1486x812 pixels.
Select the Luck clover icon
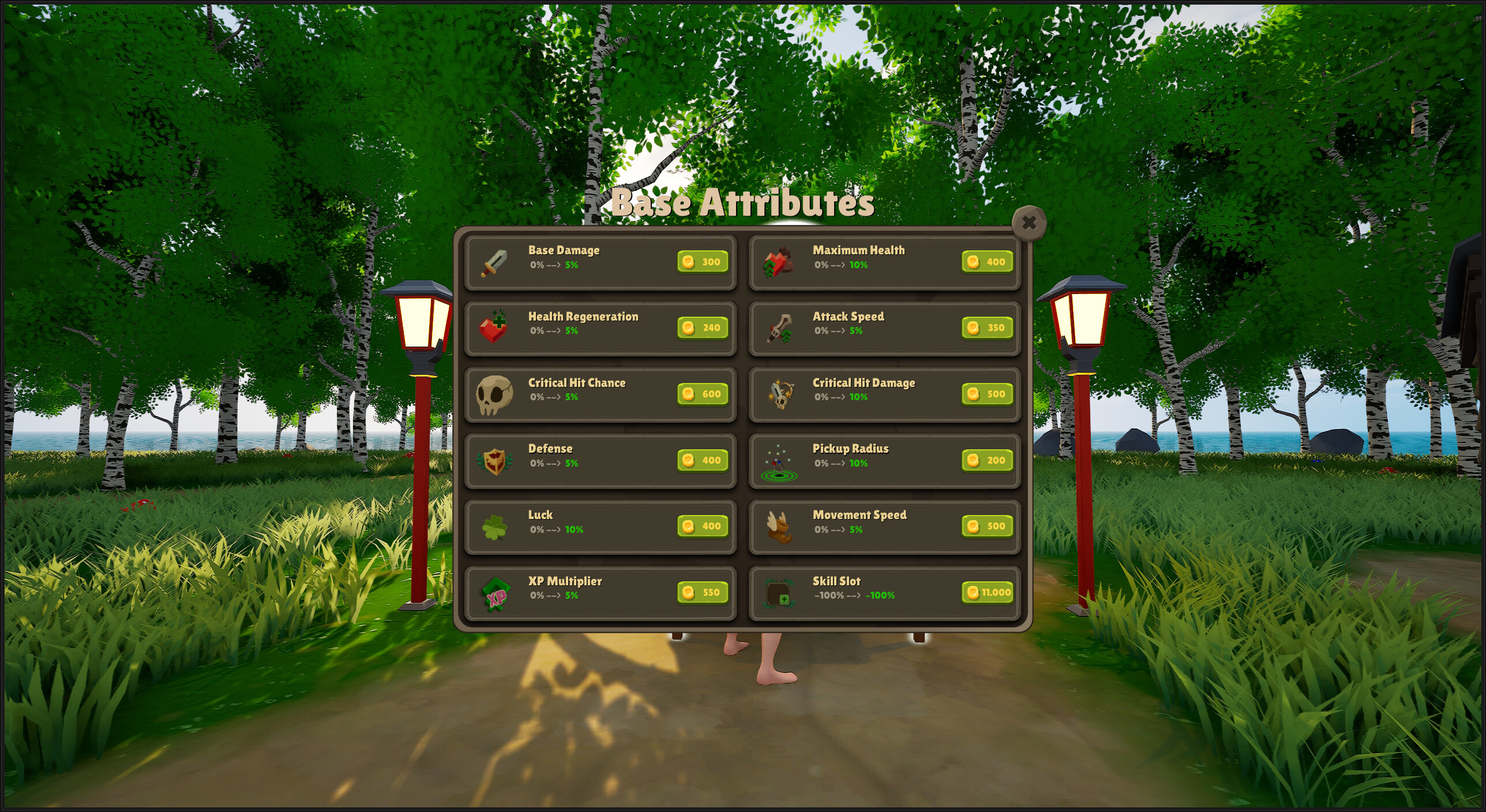[x=493, y=527]
